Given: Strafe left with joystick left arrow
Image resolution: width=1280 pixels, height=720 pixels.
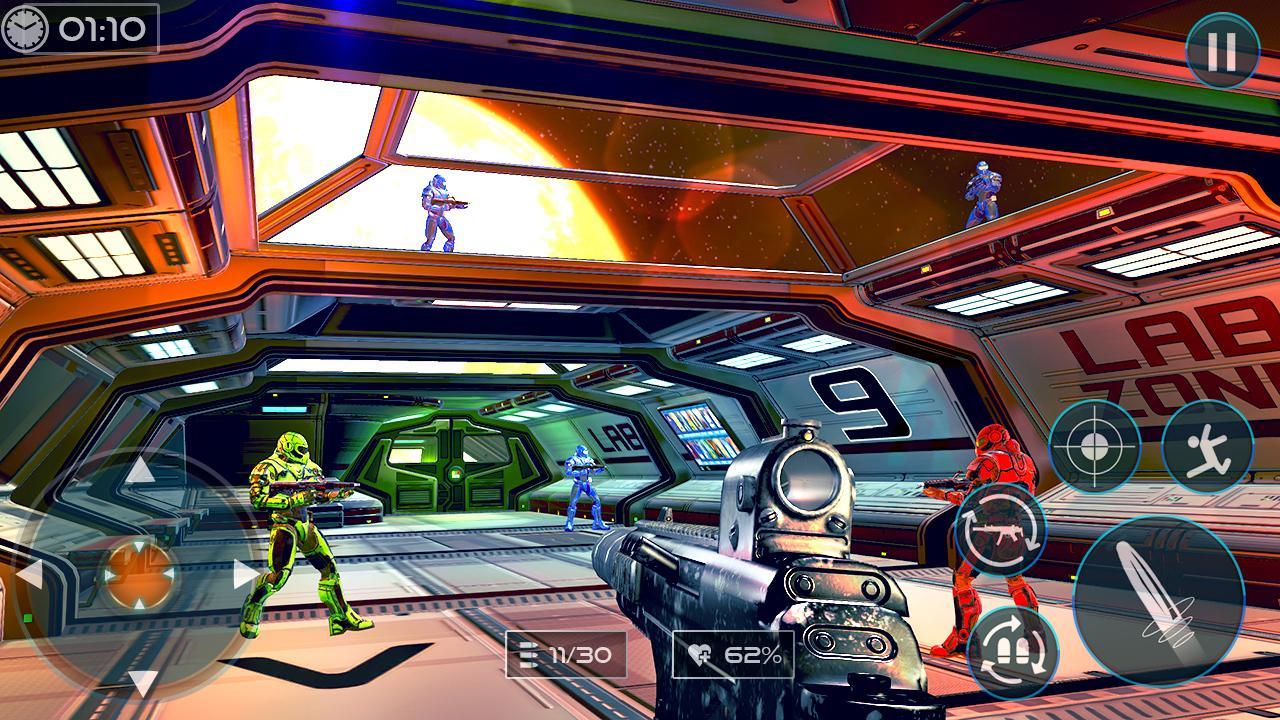Looking at the screenshot, I should coord(30,575).
